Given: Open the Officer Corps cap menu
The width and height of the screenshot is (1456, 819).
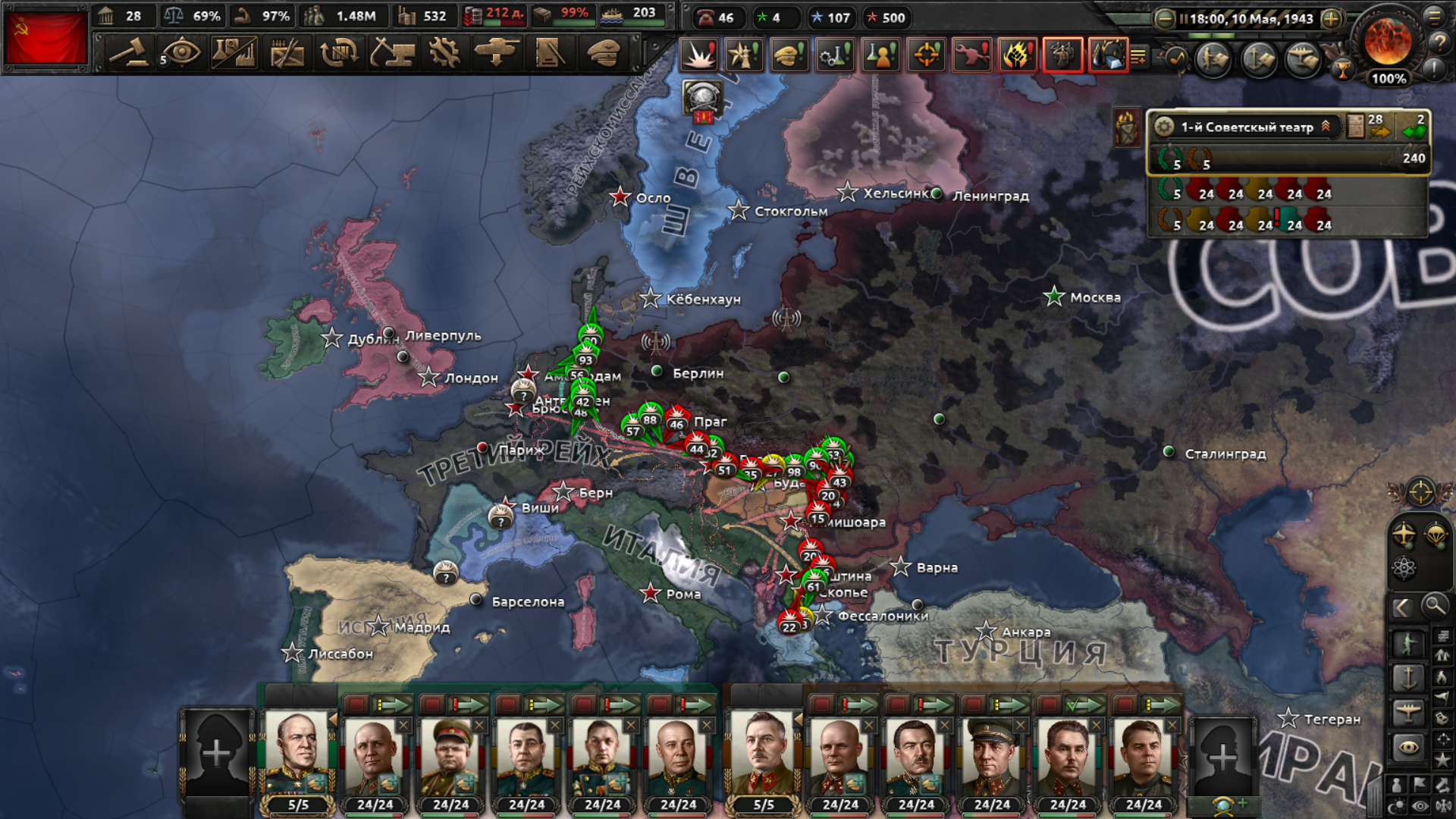Looking at the screenshot, I should (x=603, y=53).
